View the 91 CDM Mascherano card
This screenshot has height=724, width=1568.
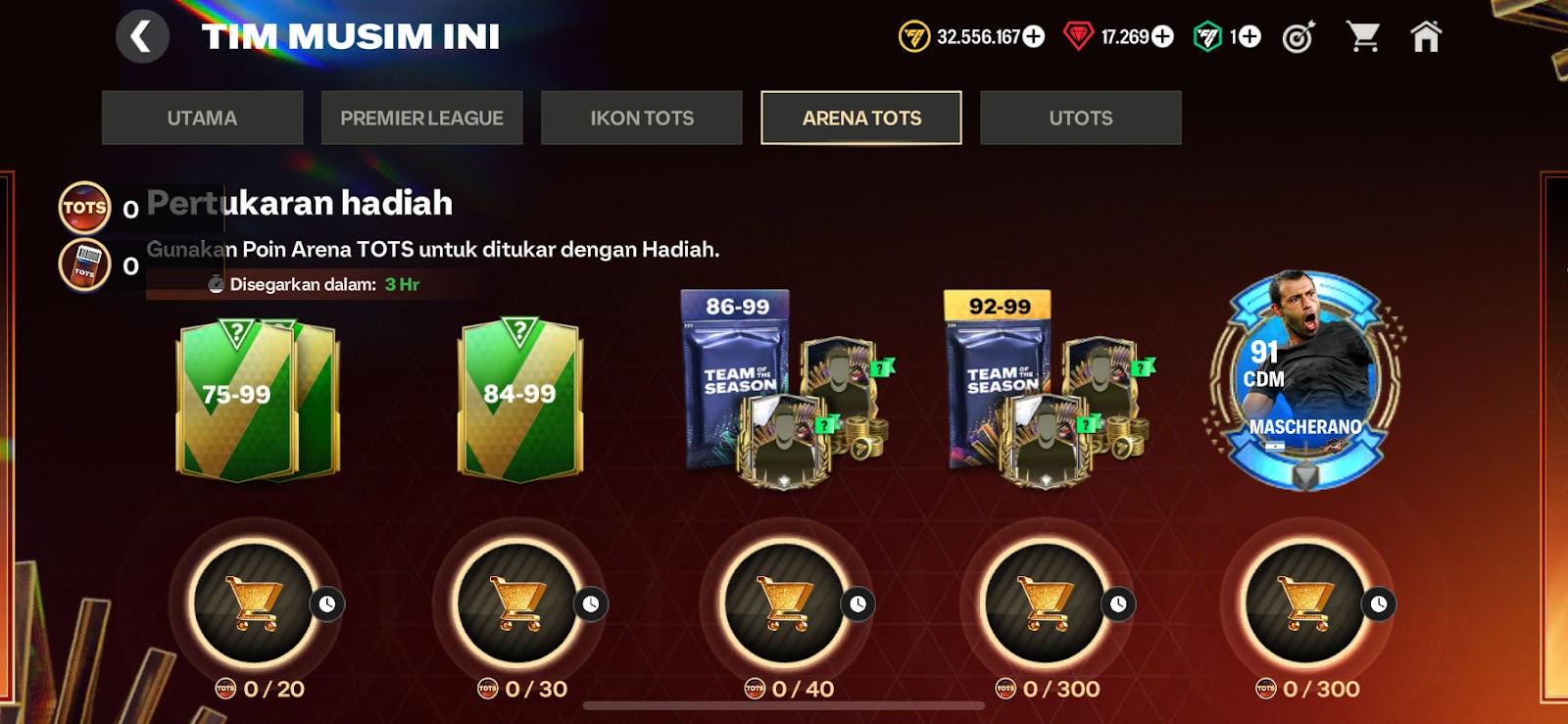coord(1304,382)
